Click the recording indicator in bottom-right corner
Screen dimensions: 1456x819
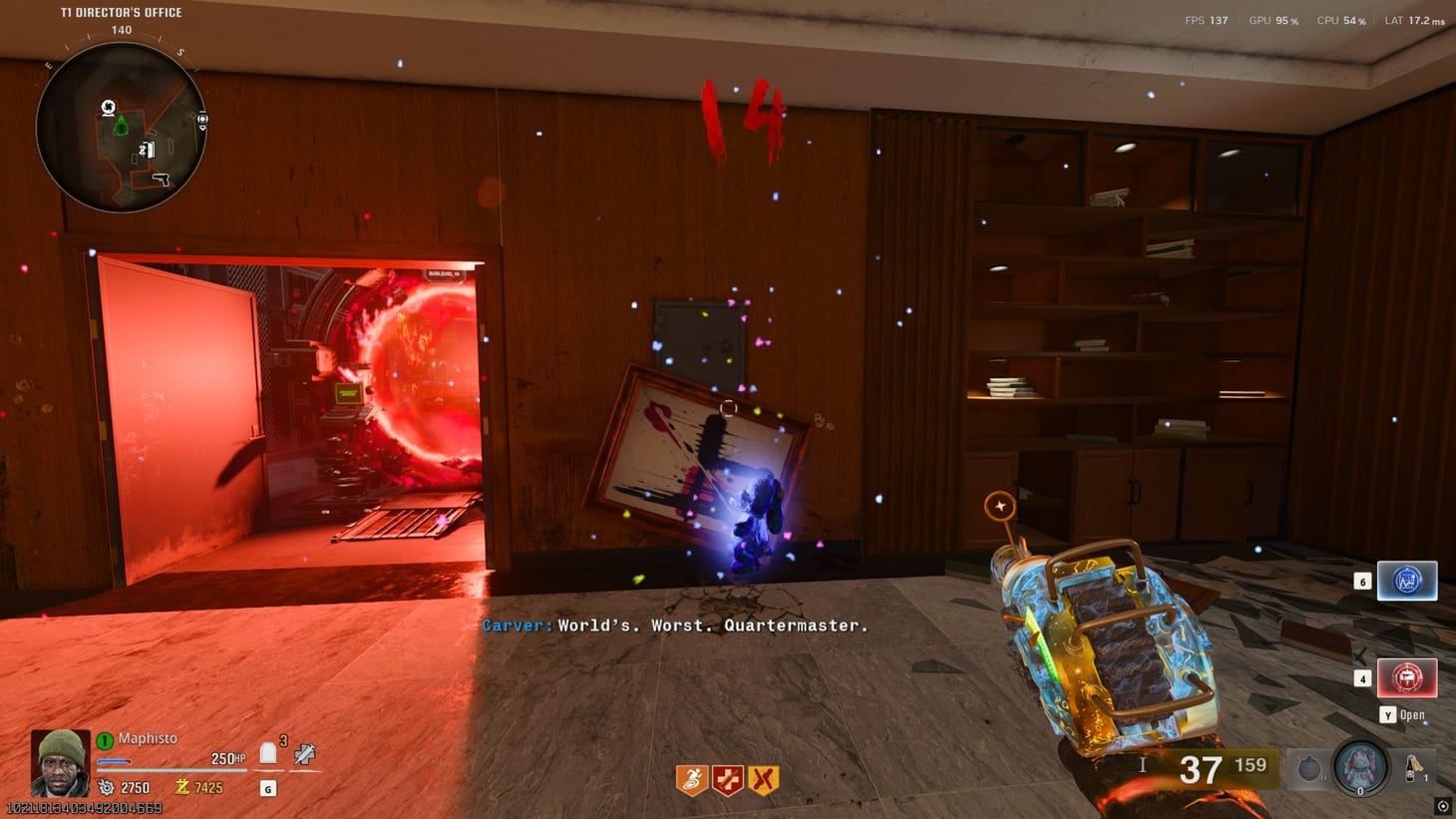pyautogui.click(x=1443, y=806)
